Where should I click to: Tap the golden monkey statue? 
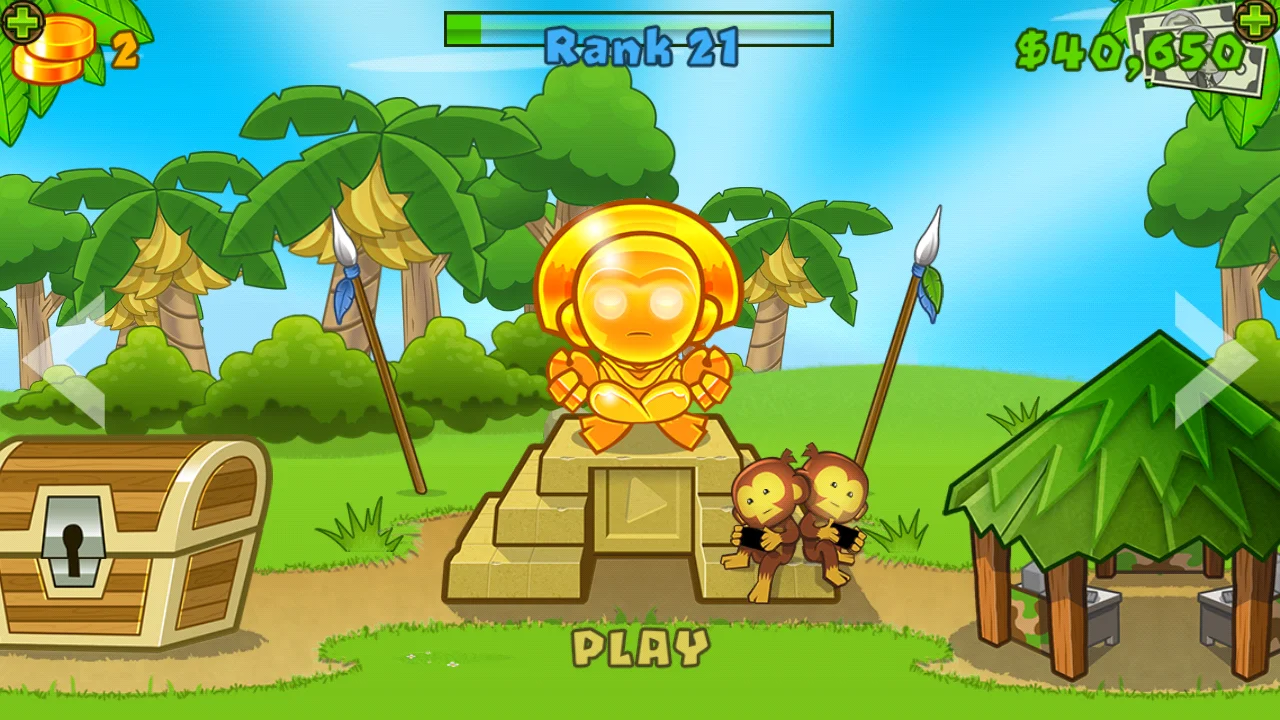pos(640,320)
